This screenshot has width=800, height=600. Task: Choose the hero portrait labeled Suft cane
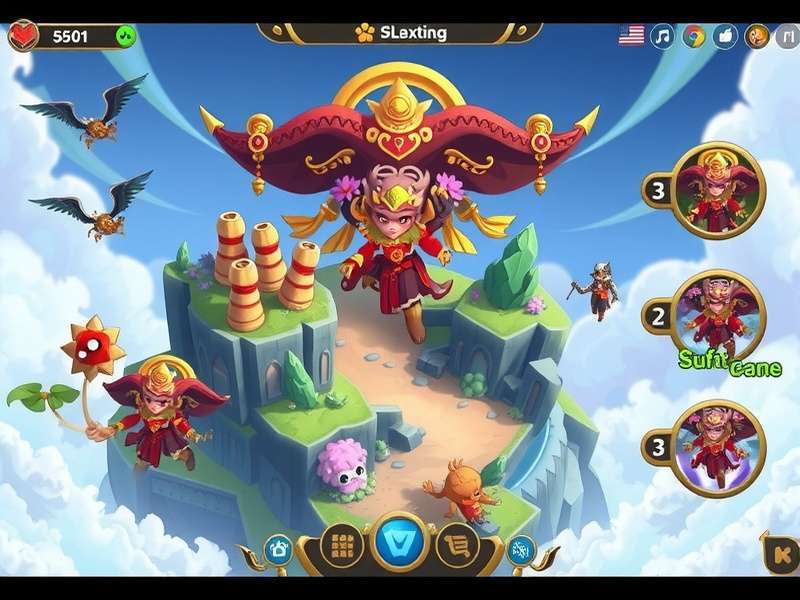click(x=718, y=318)
